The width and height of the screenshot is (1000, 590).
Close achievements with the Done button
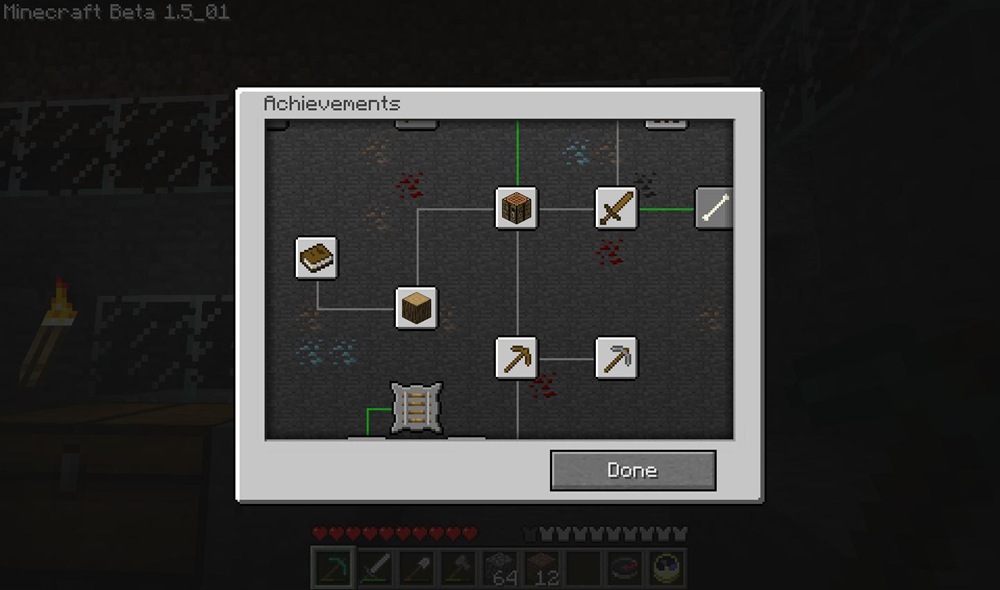633,470
